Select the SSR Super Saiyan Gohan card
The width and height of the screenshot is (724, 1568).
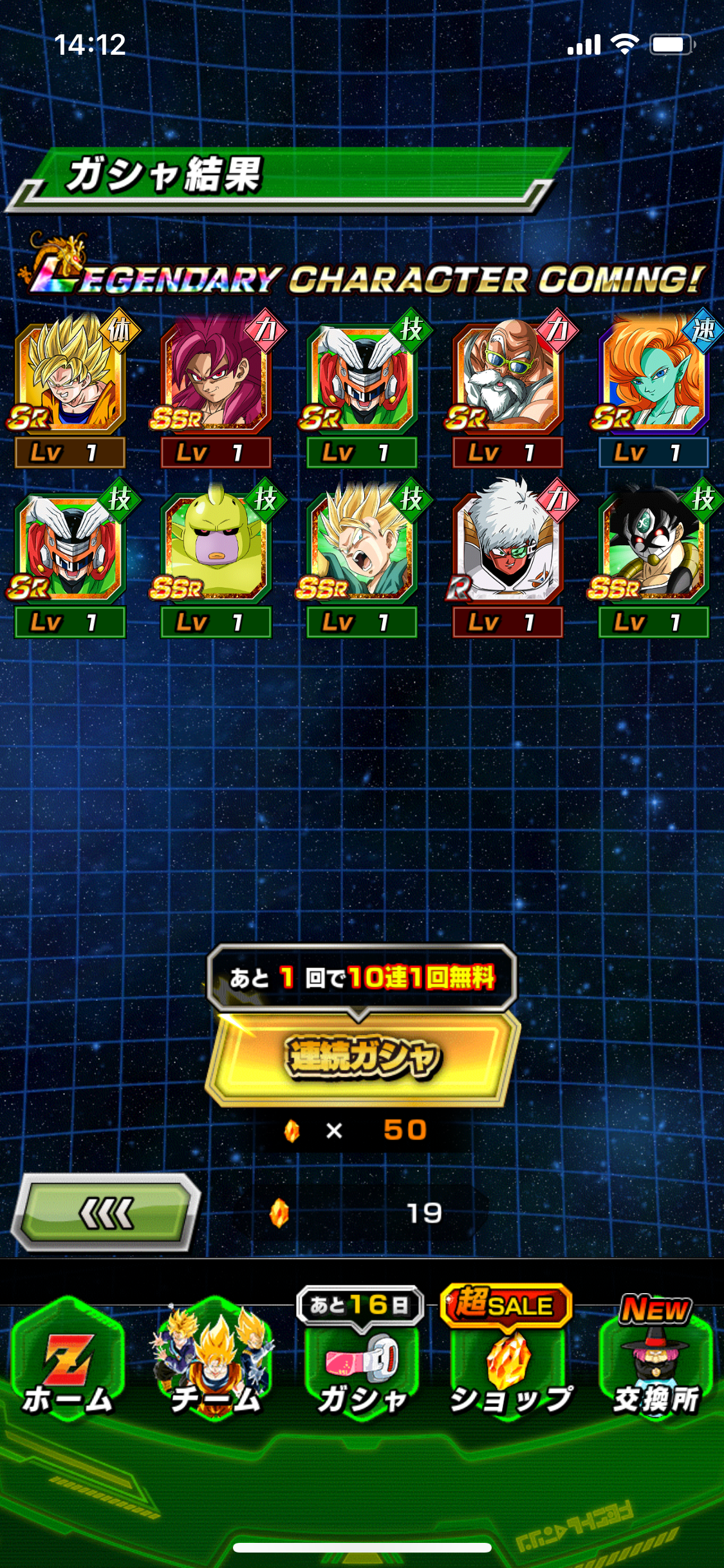pyautogui.click(x=362, y=548)
